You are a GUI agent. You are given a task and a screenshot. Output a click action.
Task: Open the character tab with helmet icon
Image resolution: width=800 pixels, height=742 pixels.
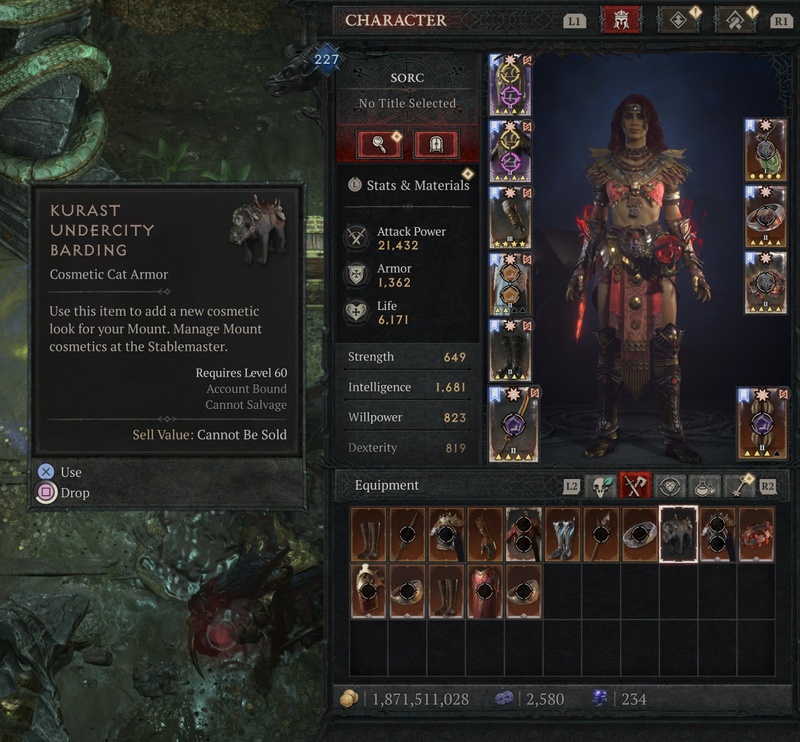click(x=621, y=20)
